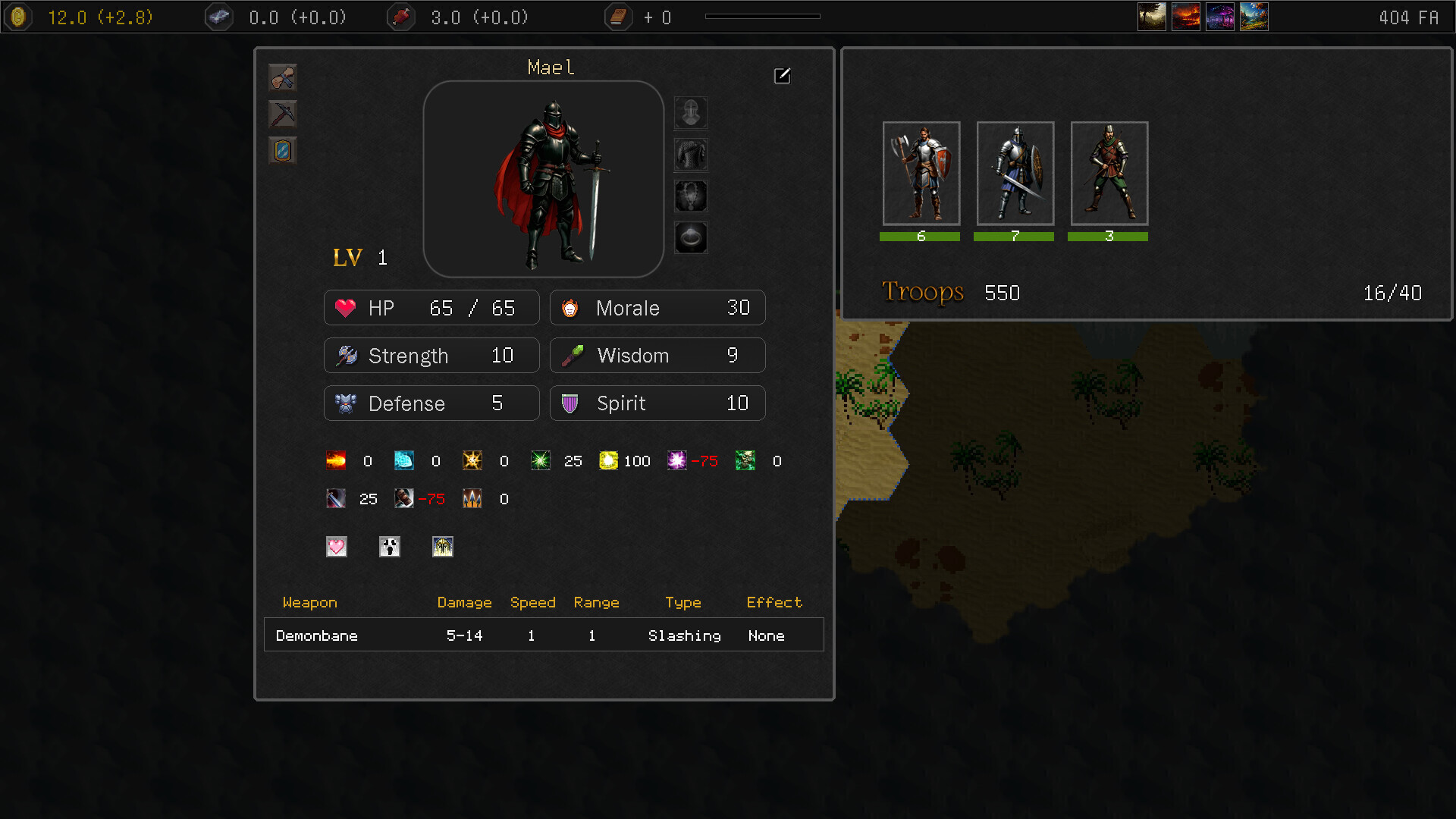Click the fire resistance icon
1456x819 pixels.
point(336,461)
